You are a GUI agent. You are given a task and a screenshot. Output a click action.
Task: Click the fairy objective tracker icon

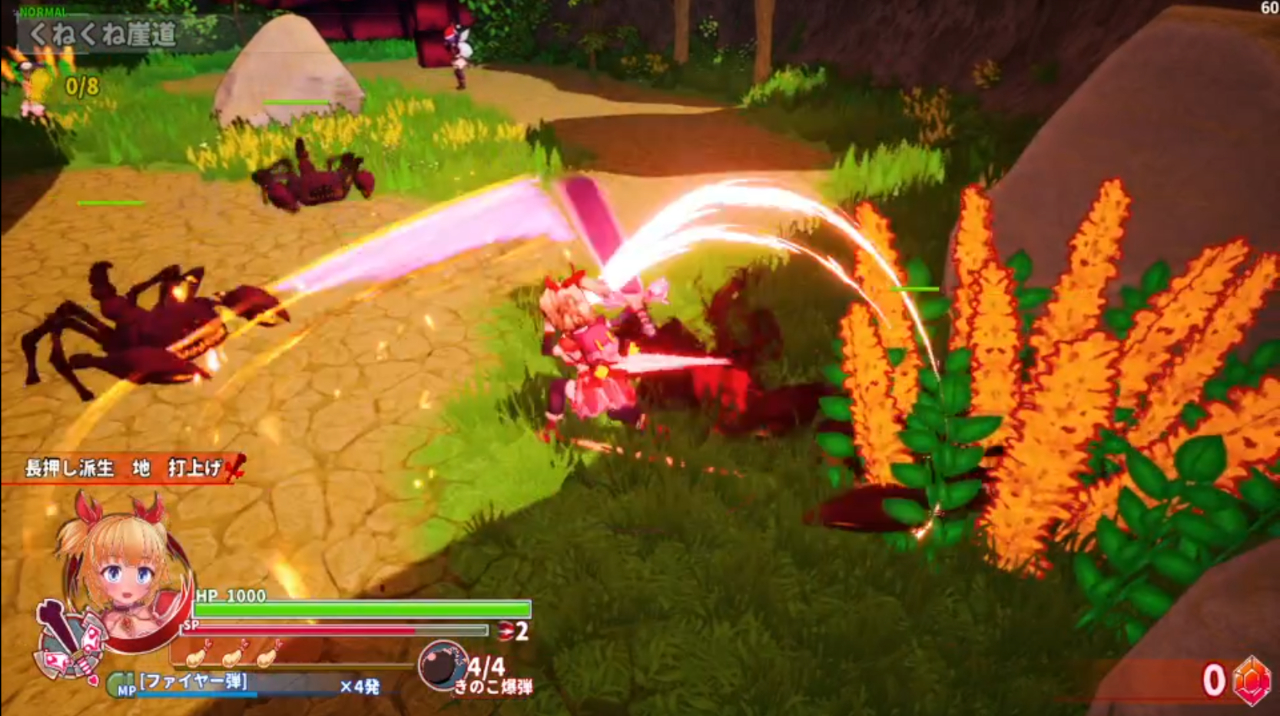(x=30, y=82)
